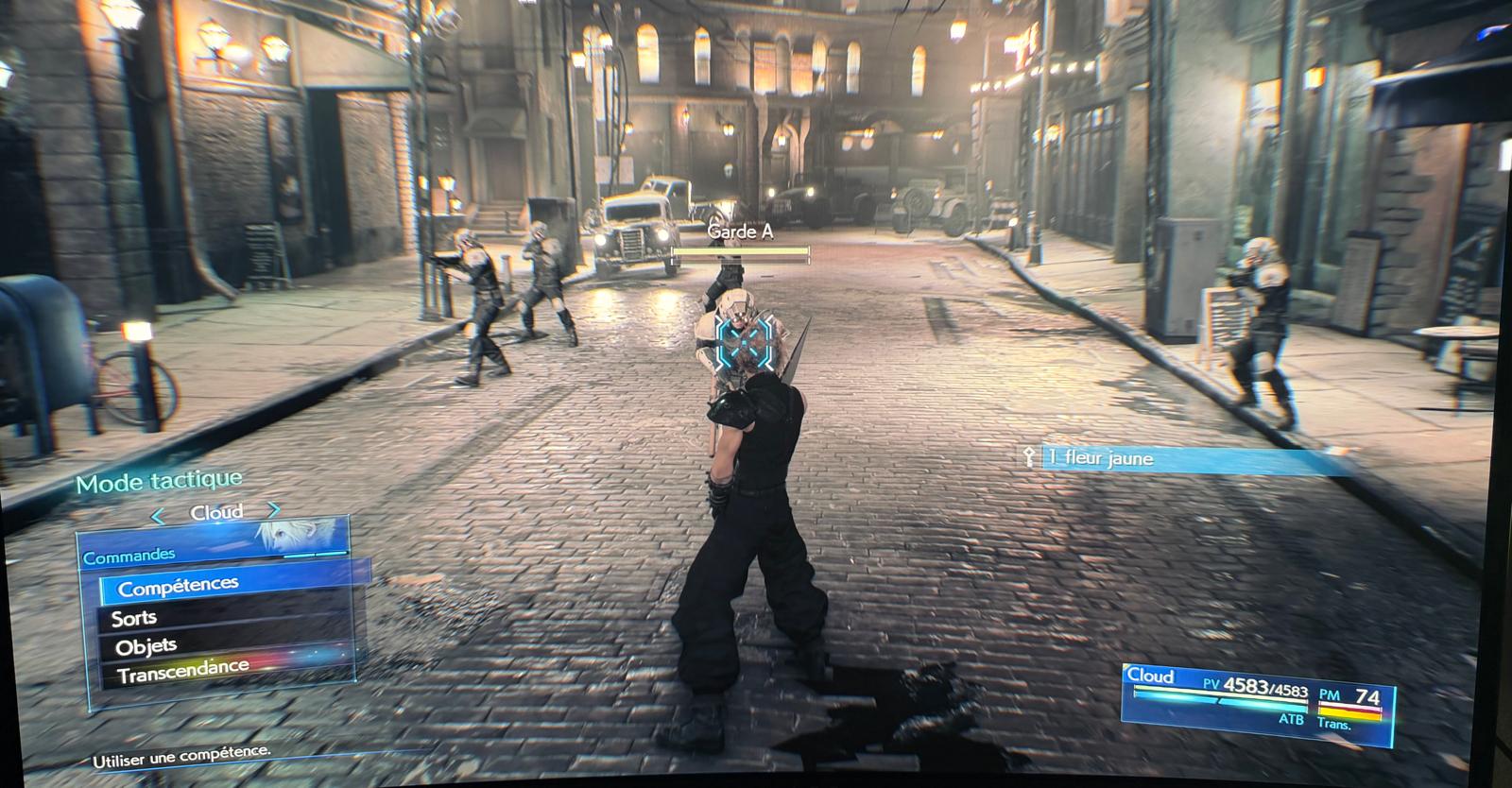Switch character with the left arrow beside Cloud
Screen dimensions: 1512x788
tap(159, 516)
